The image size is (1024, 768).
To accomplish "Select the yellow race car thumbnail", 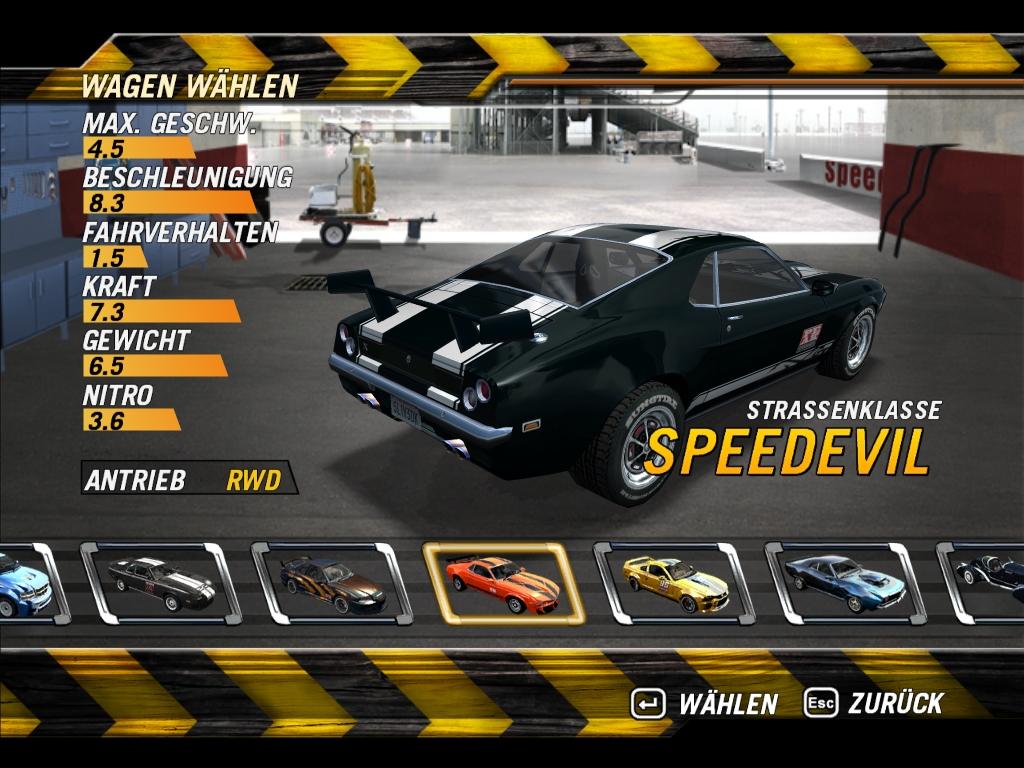I will click(674, 584).
